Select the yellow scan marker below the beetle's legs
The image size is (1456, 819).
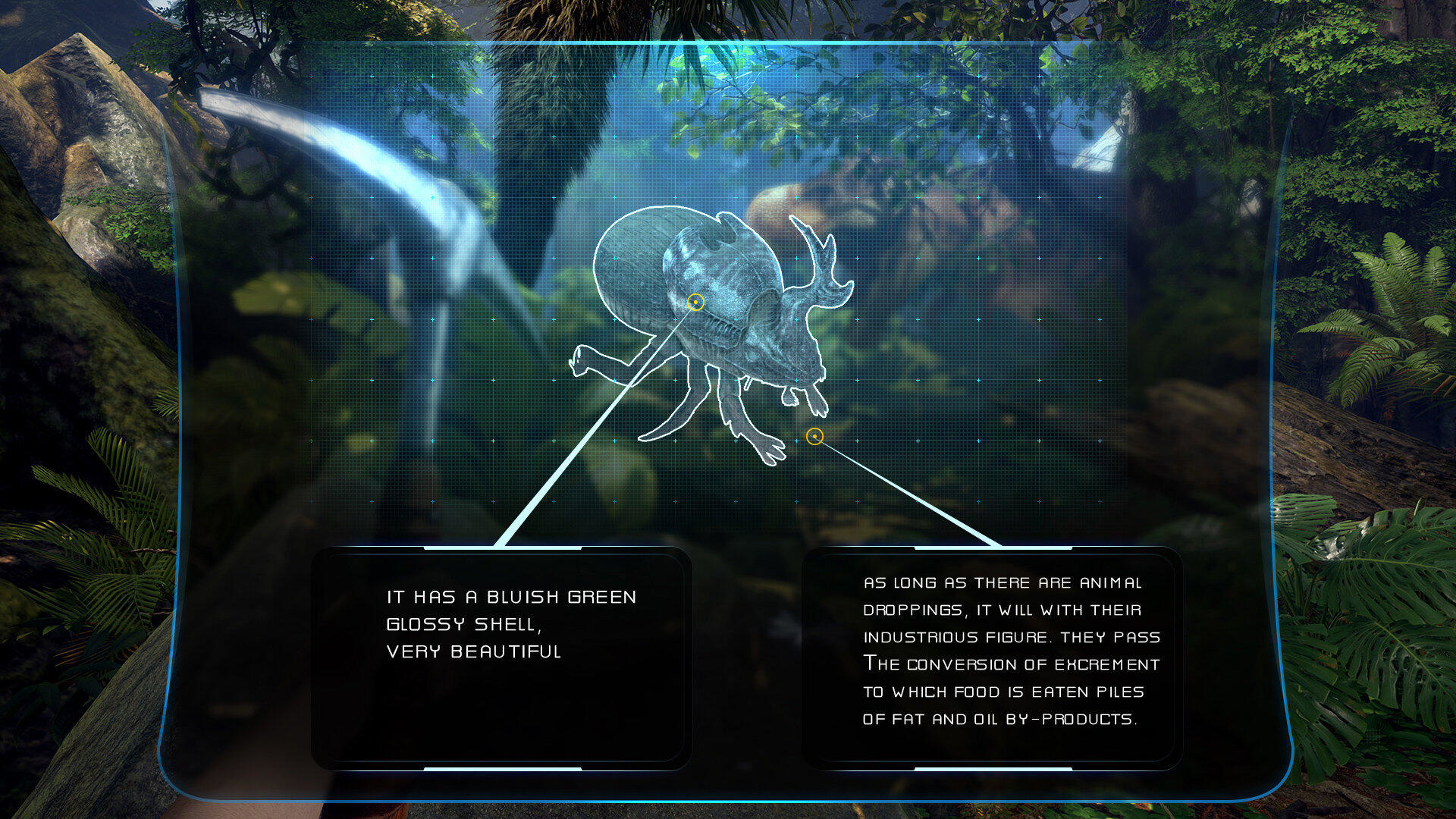pos(814,437)
